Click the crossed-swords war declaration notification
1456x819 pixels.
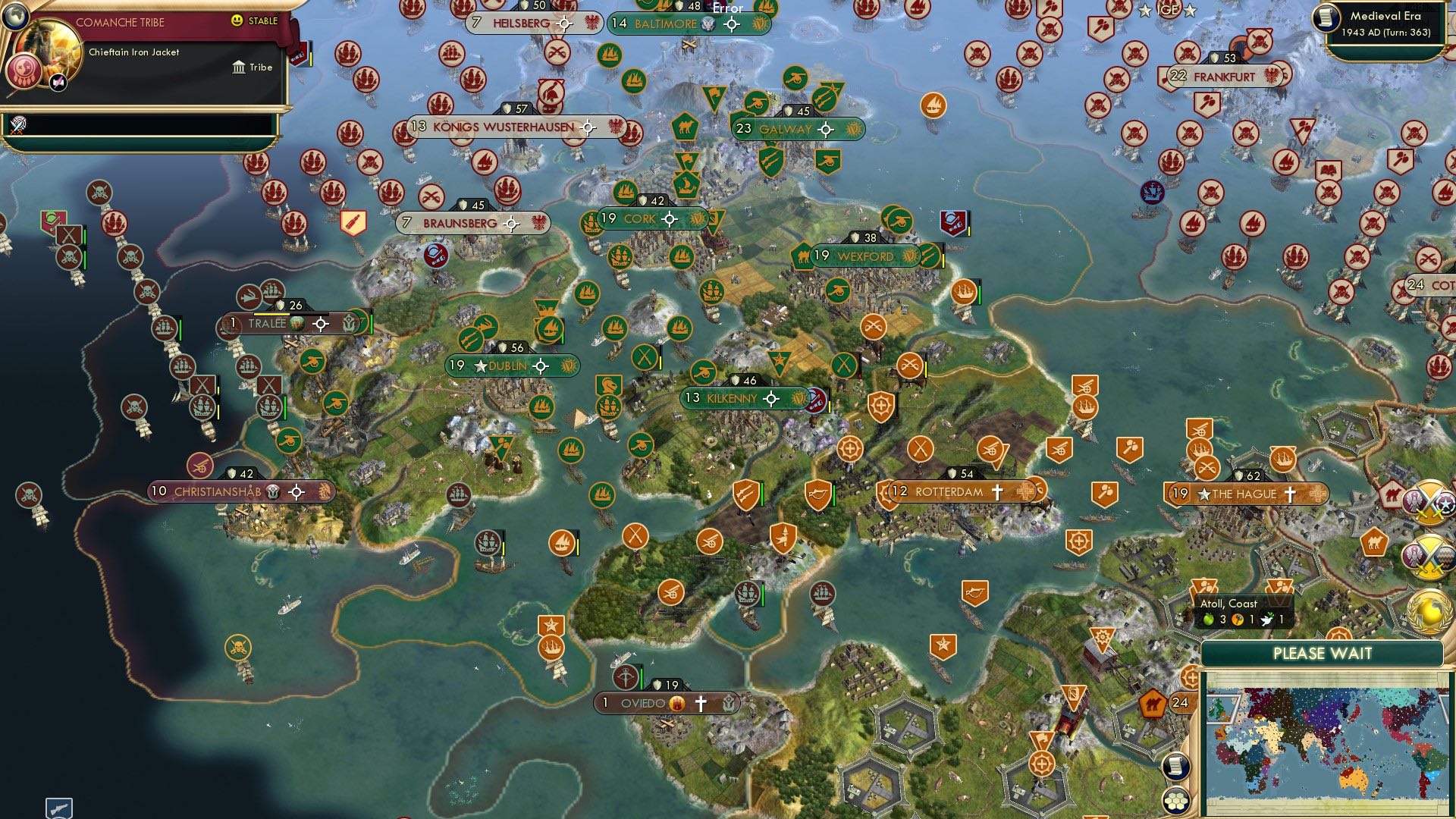click(1429, 501)
